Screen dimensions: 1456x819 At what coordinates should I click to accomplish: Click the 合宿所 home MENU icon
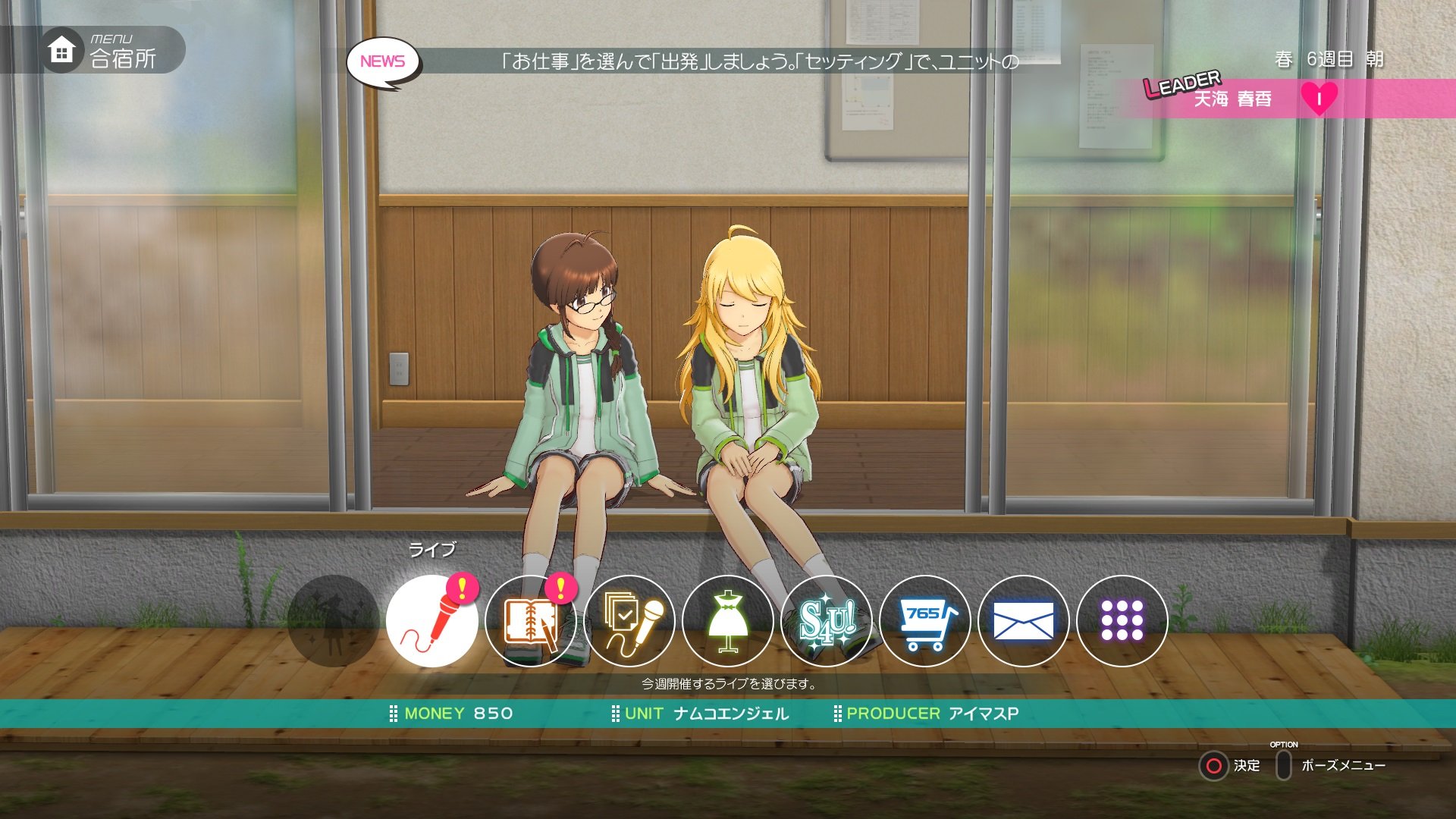coord(61,49)
